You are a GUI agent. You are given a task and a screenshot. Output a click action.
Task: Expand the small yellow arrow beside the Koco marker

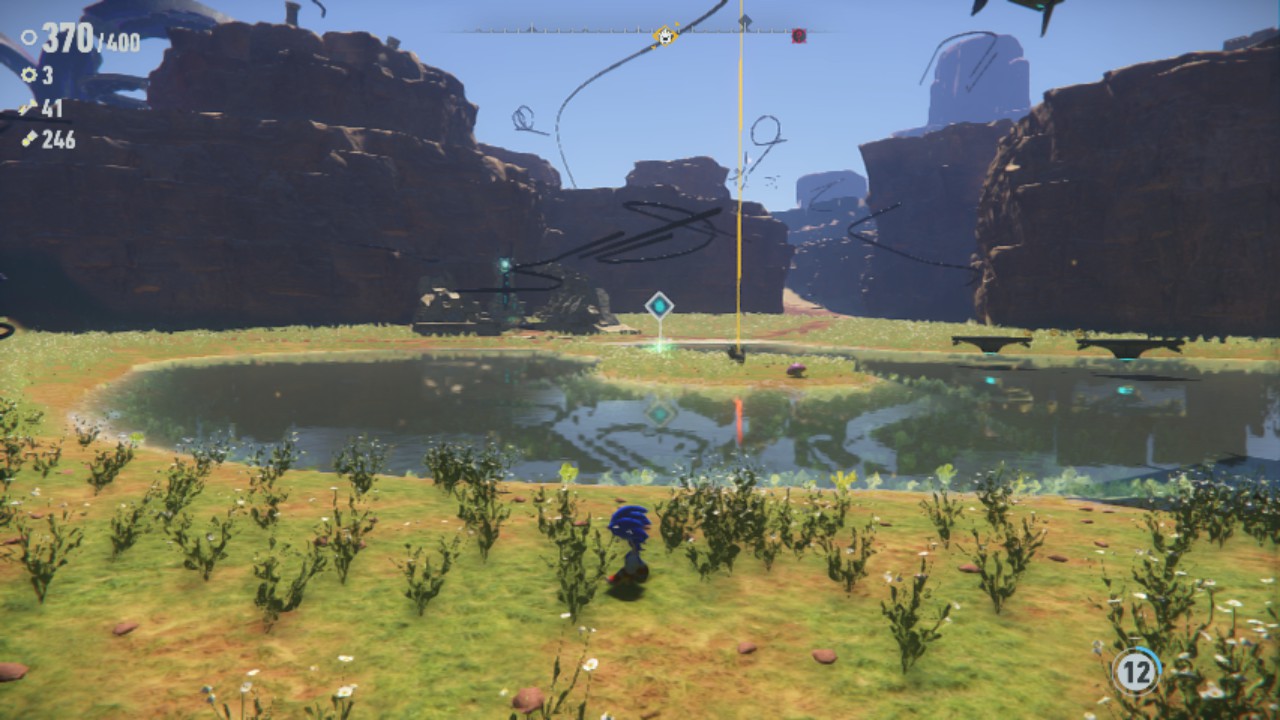pos(677,23)
